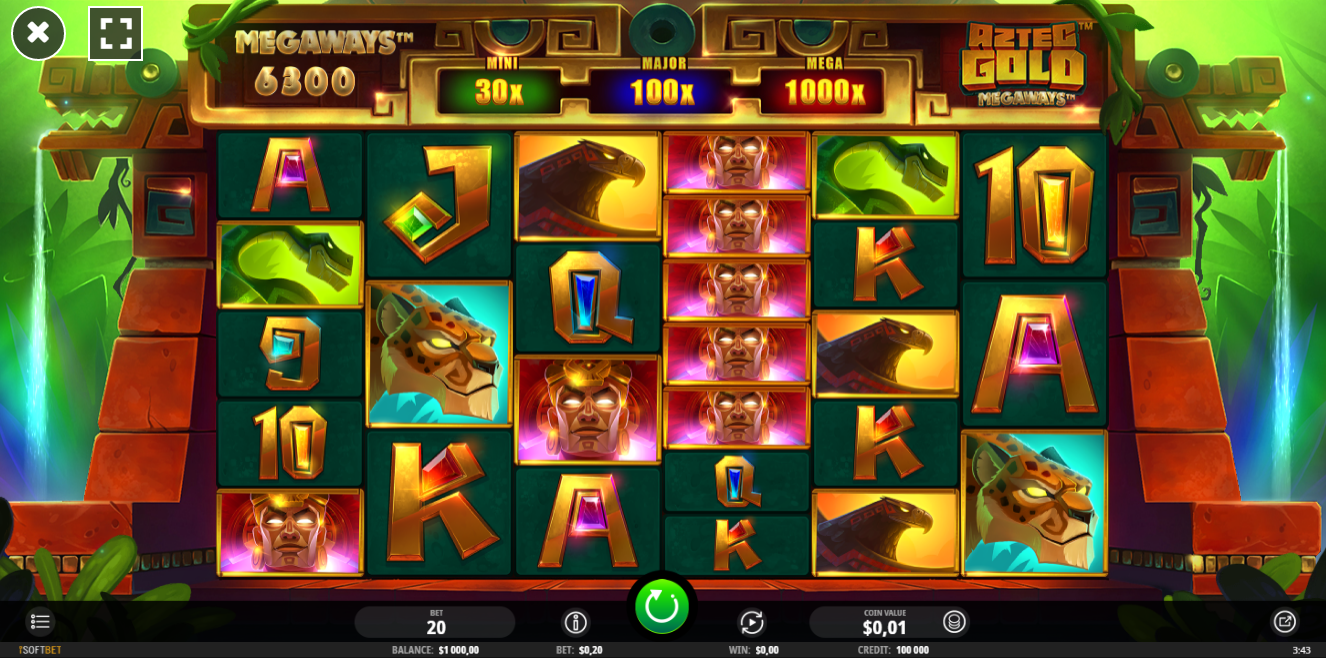1326x658 pixels.
Task: Show the game info paytable
Action: pos(576,622)
